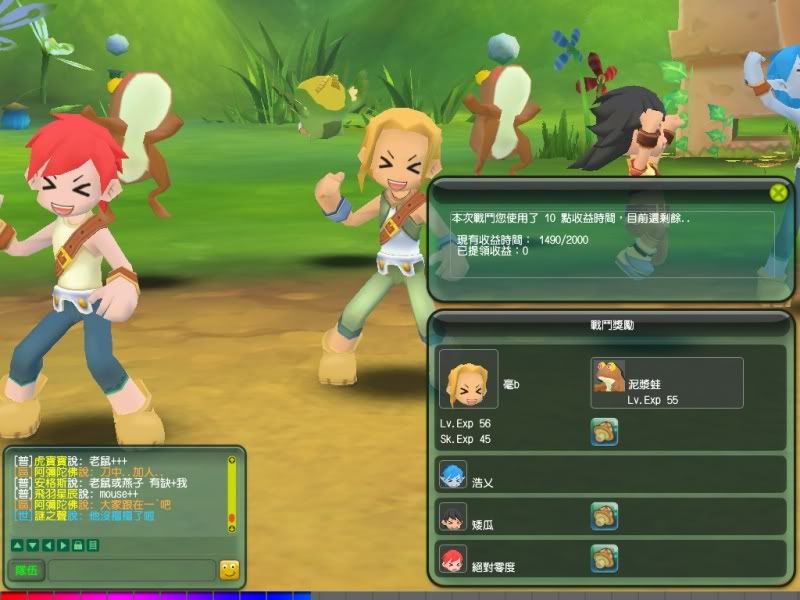Click the chat up-arrow button
The image size is (800, 600).
click(x=16, y=545)
